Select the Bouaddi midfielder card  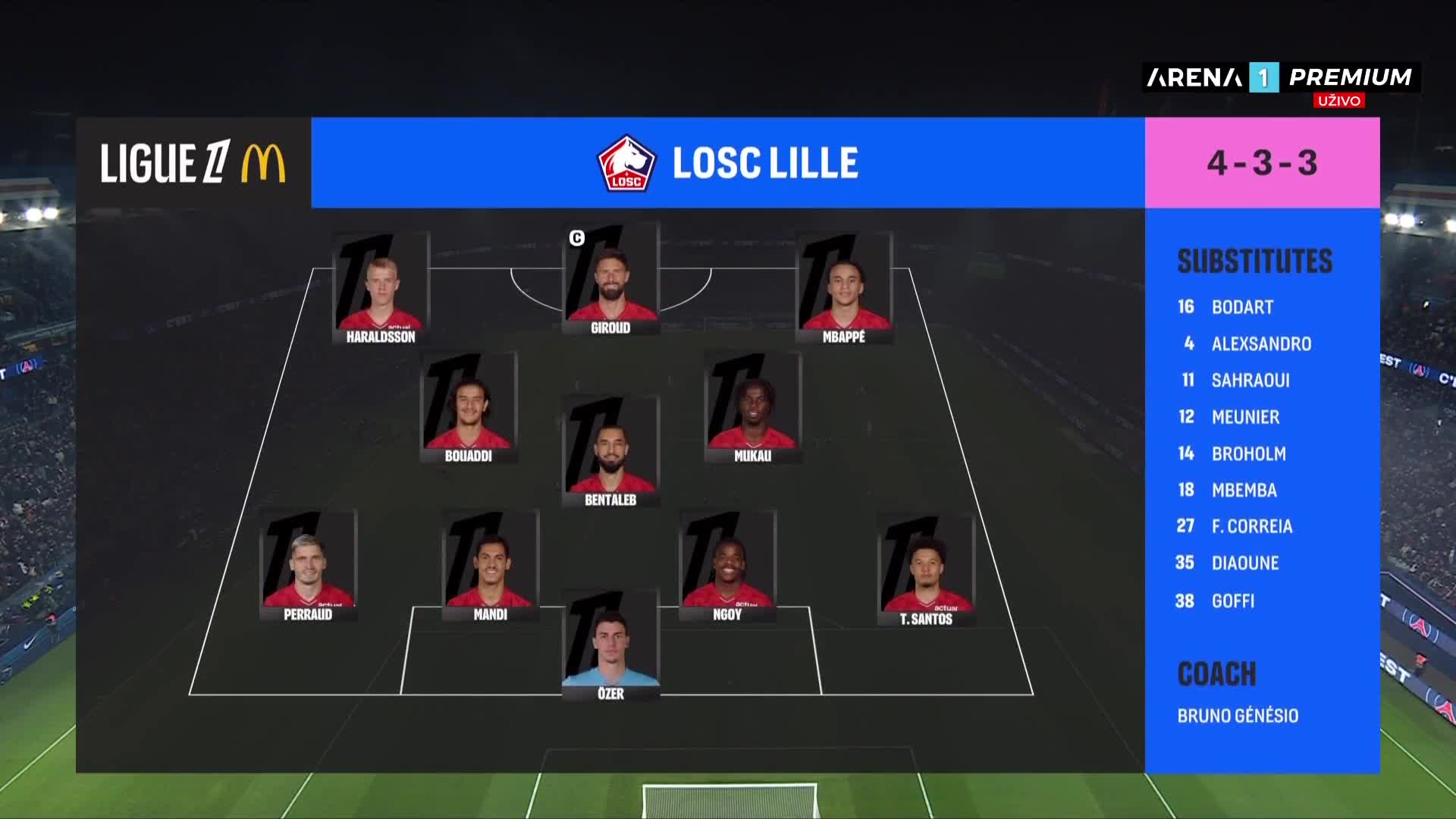click(469, 408)
